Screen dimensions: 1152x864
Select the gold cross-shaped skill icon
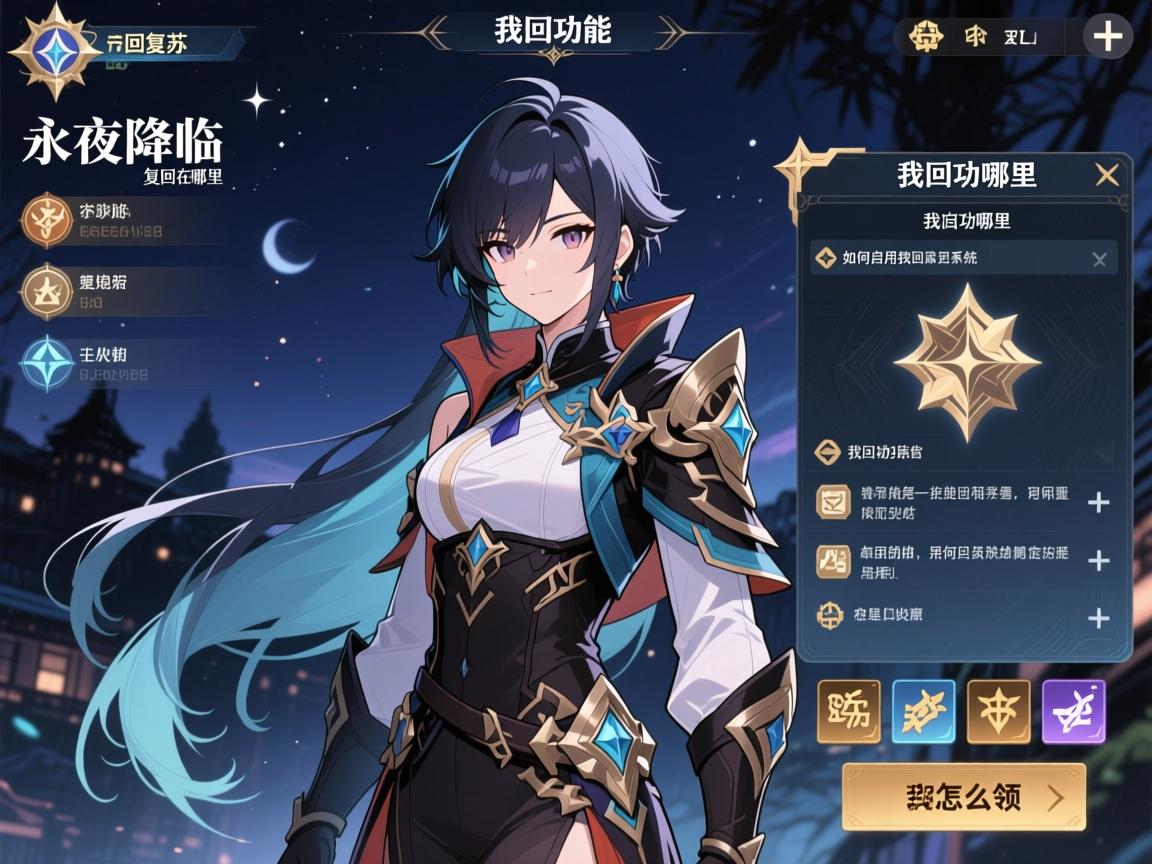click(998, 711)
